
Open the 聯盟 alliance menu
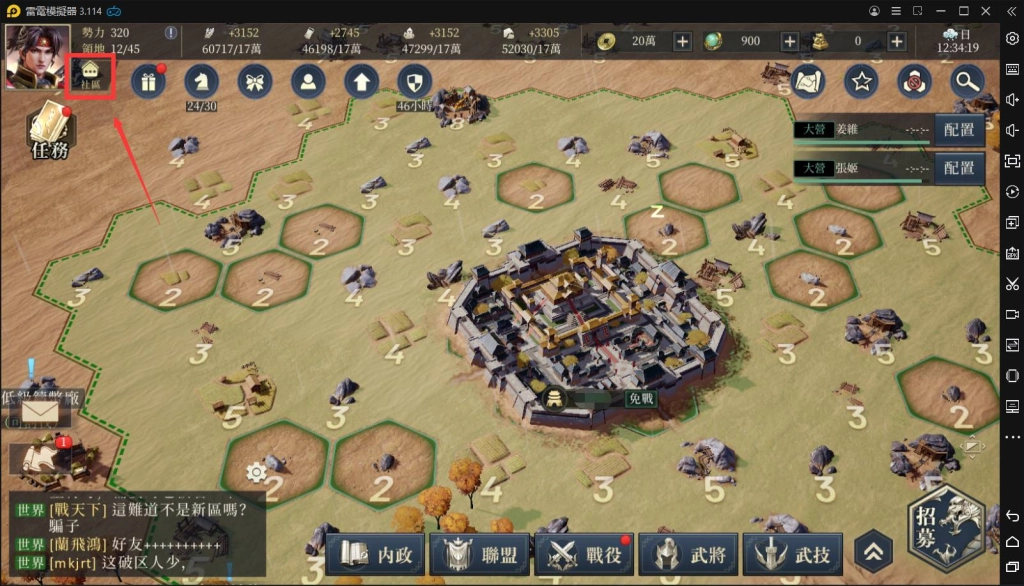click(478, 555)
